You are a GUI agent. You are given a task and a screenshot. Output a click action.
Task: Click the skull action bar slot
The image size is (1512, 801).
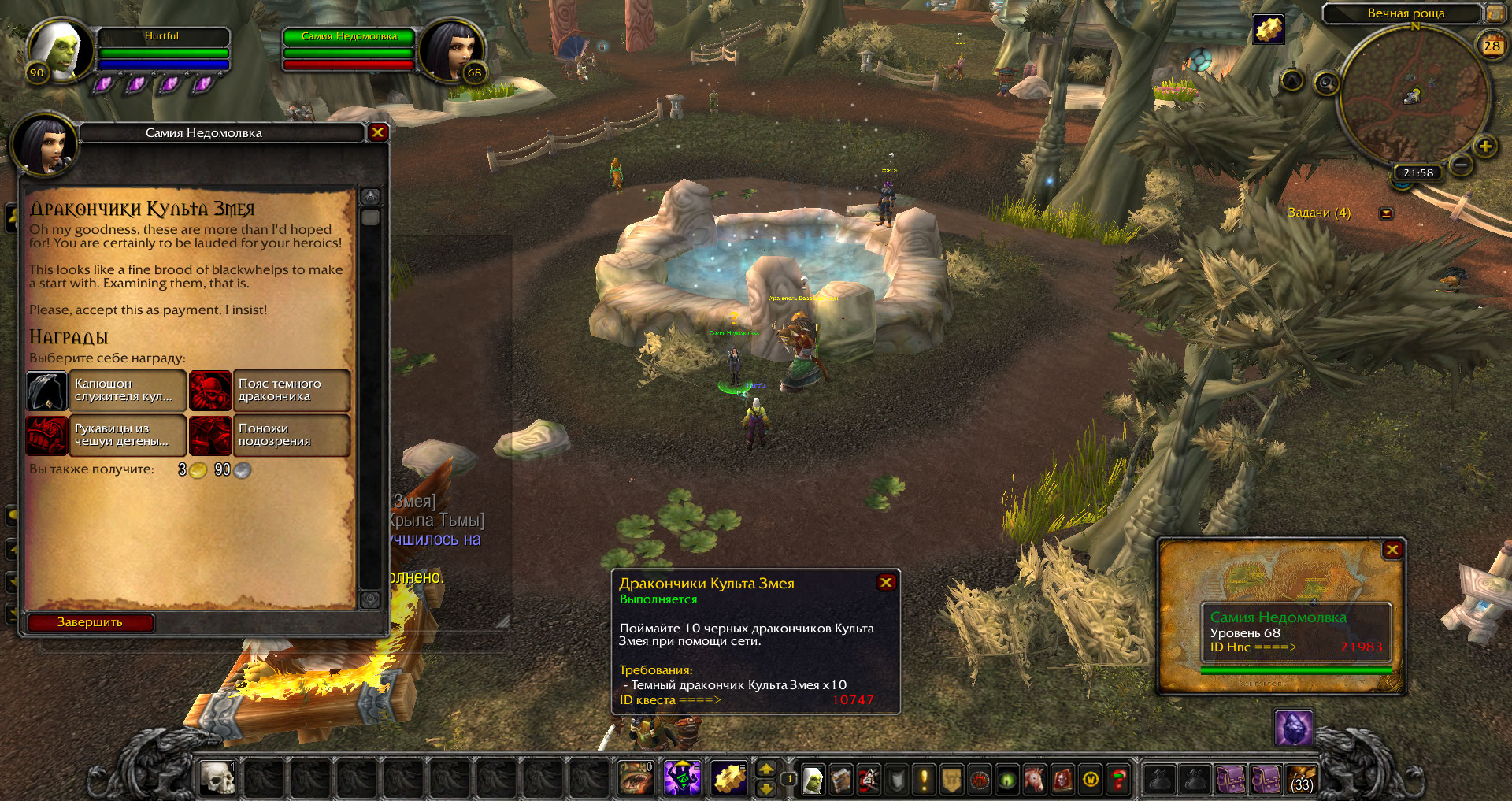click(217, 779)
